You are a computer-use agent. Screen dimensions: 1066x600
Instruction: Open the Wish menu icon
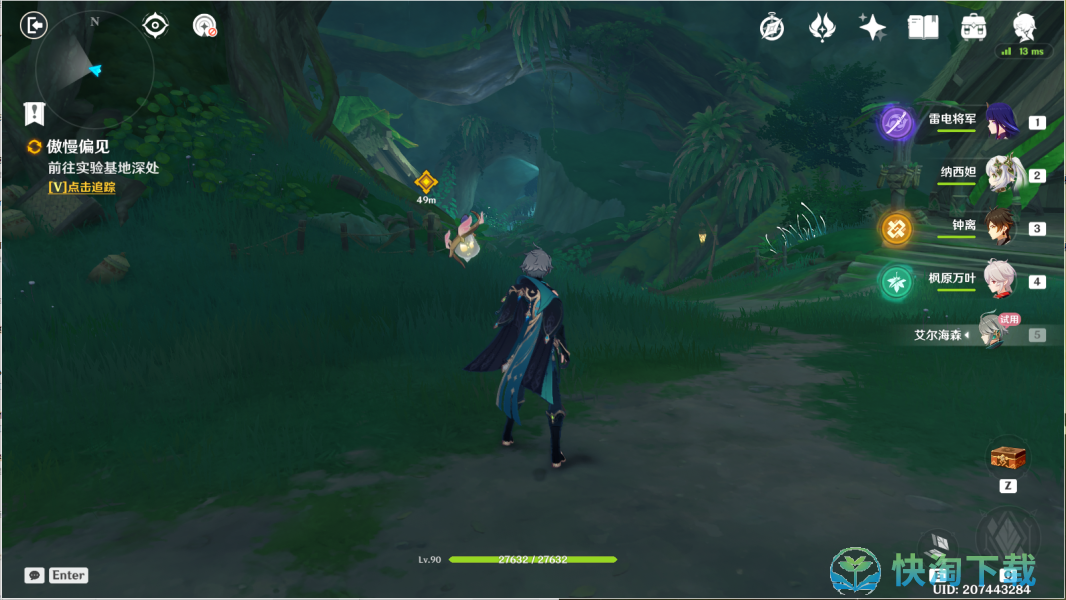(822, 27)
